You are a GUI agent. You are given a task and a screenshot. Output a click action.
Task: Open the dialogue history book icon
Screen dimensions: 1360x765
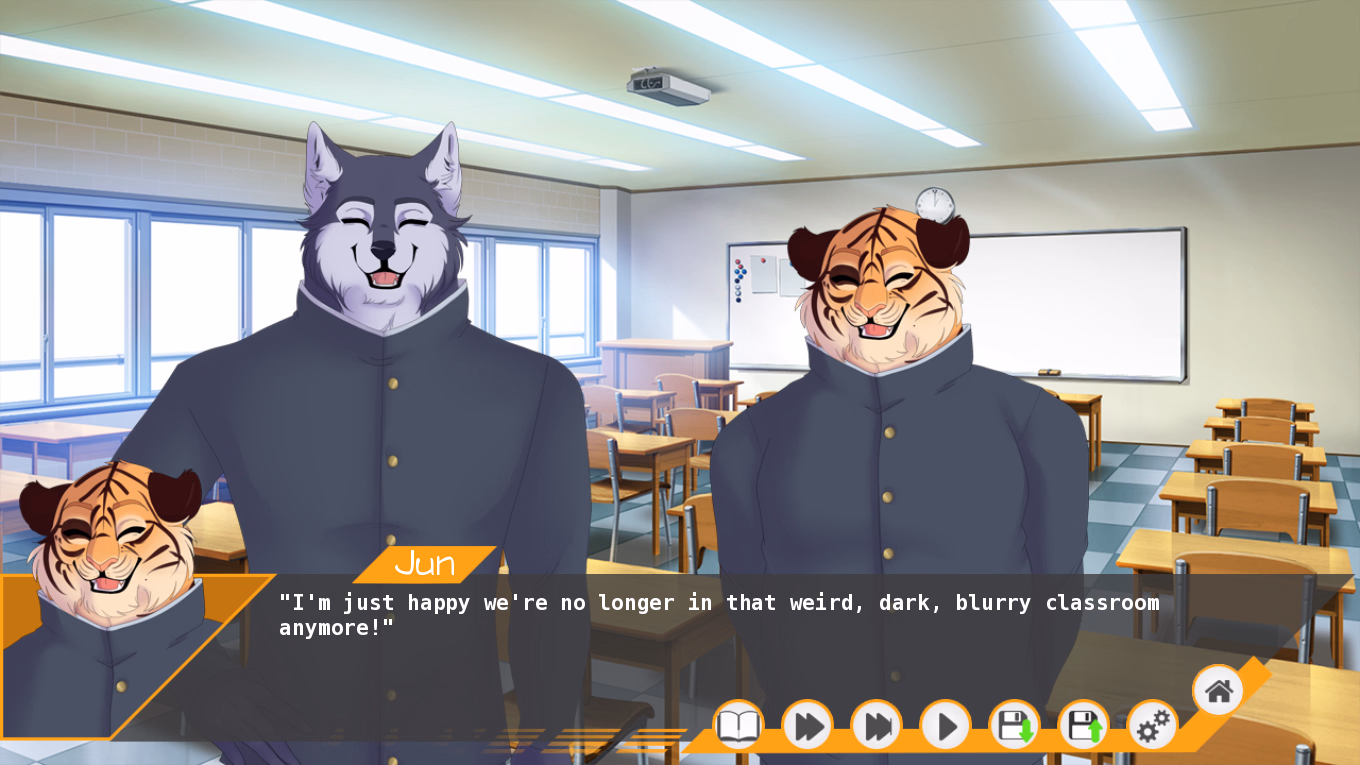tap(738, 725)
